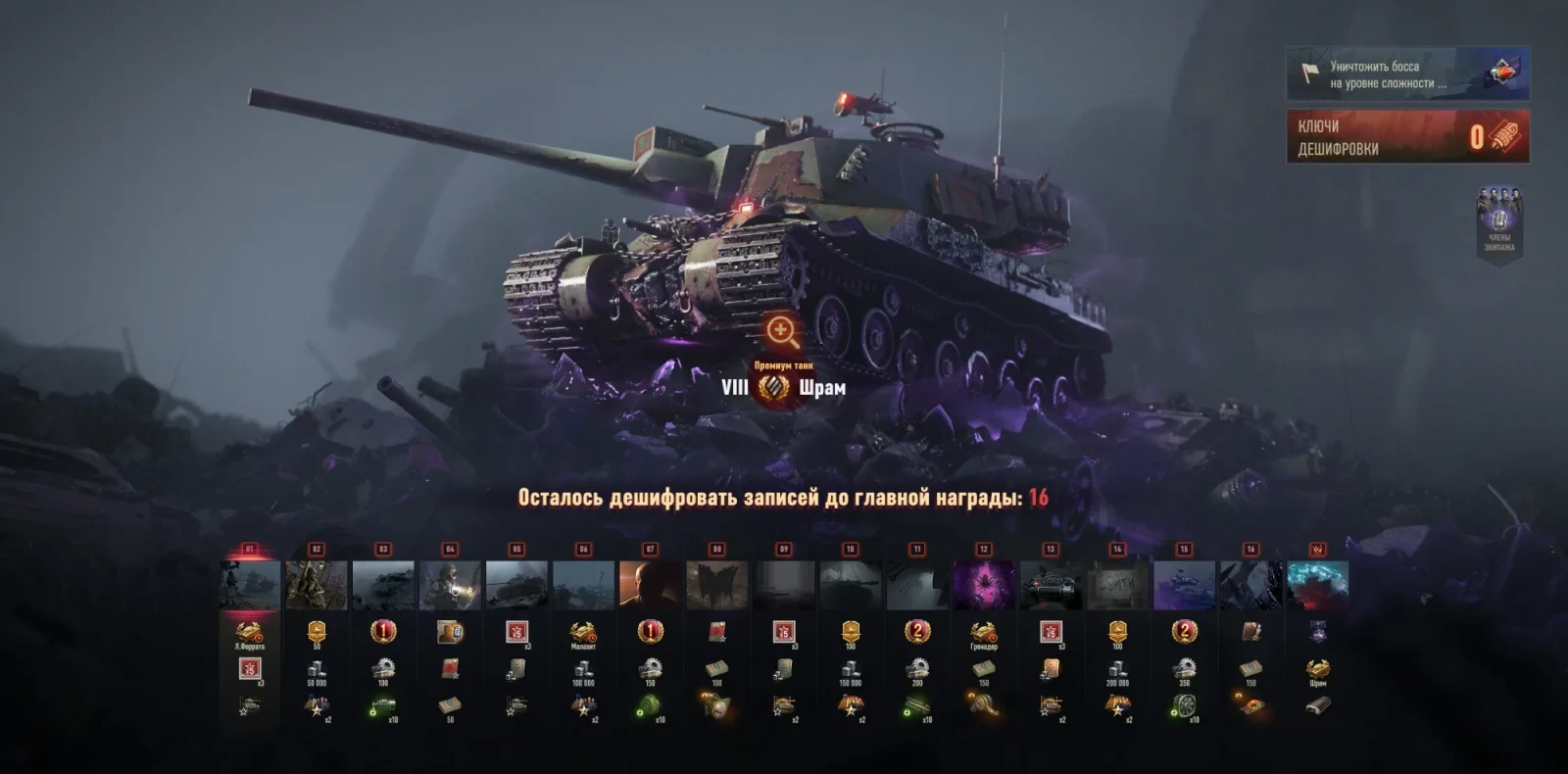Select the Шрам premium tank final reward
The image size is (1568, 774).
pos(1318,671)
